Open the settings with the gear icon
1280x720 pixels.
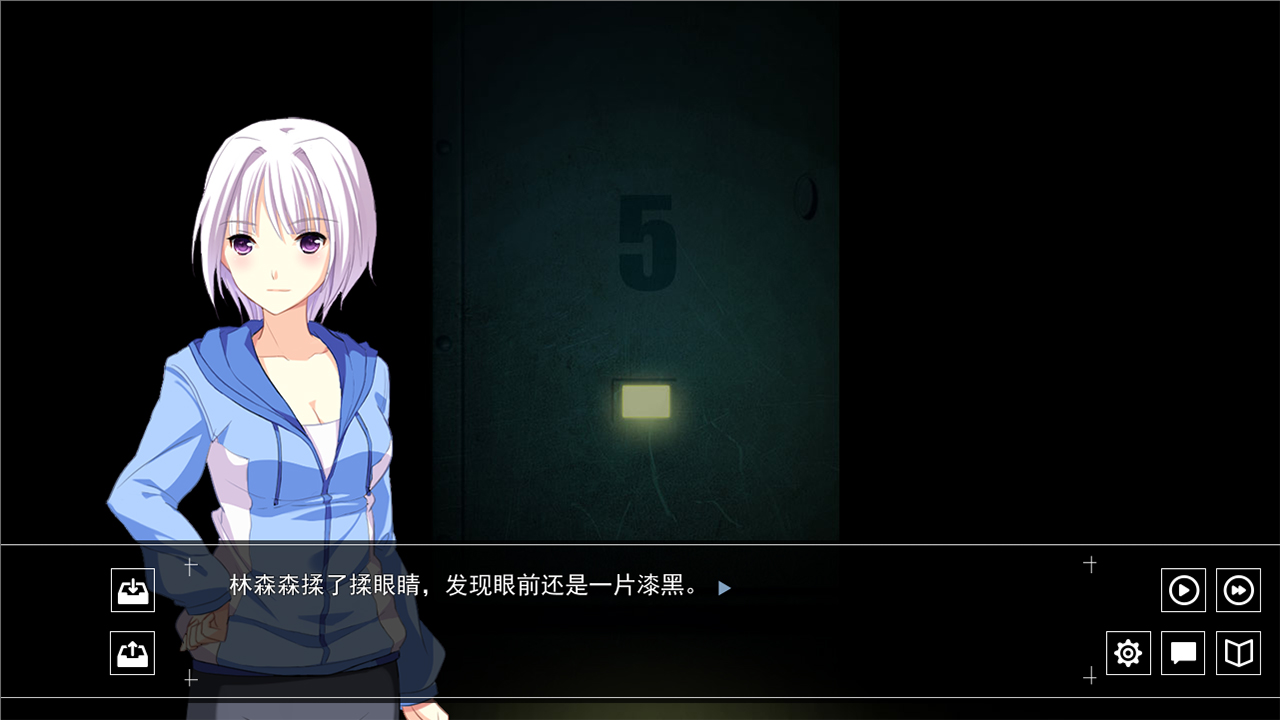pos(1128,653)
